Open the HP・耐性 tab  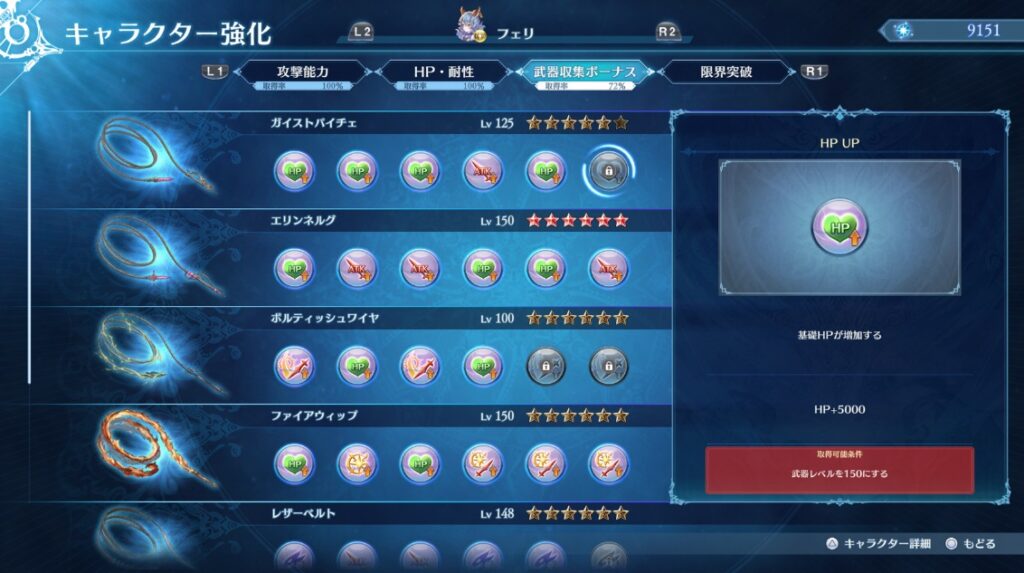click(443, 73)
